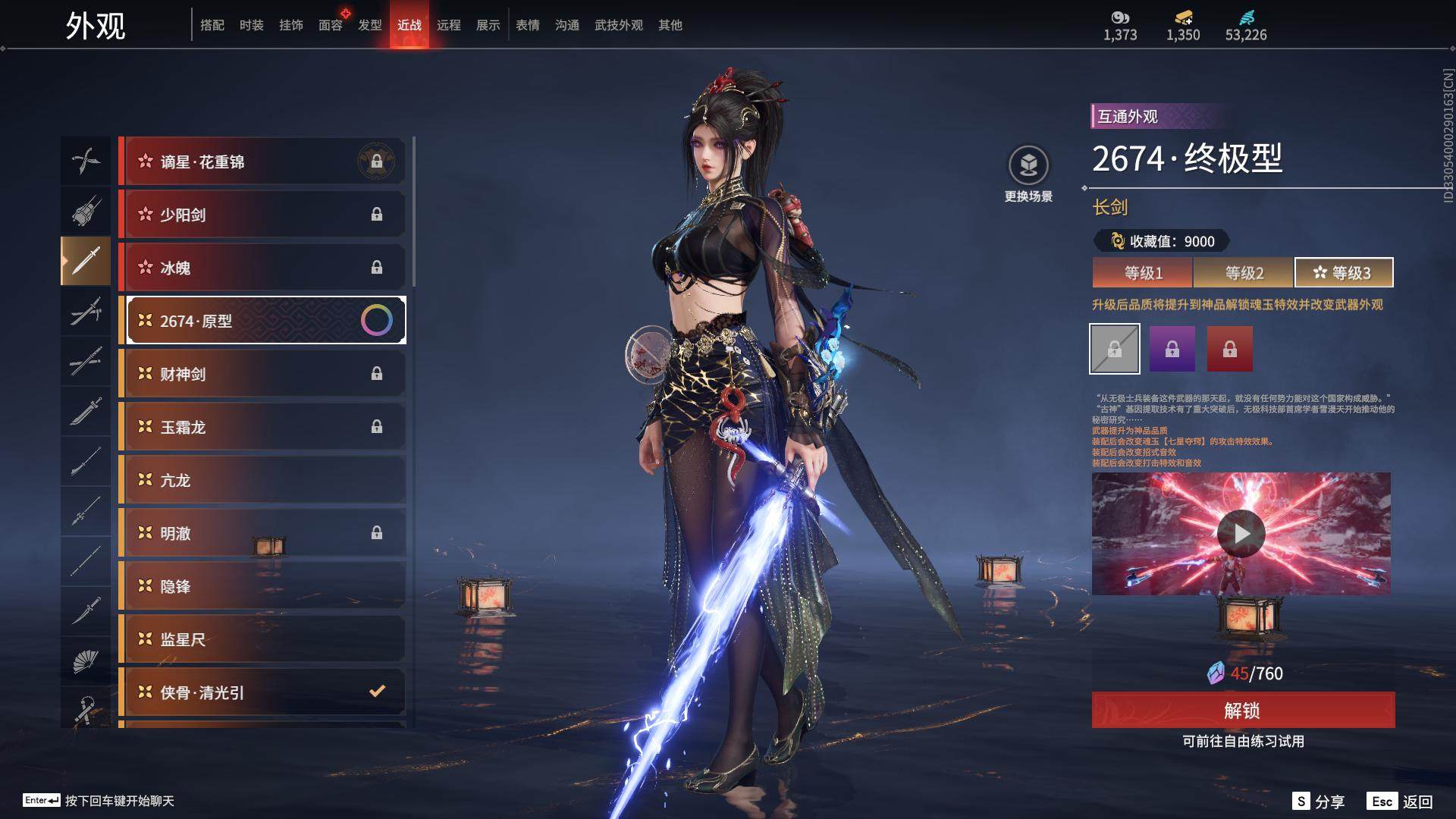Viewport: 1456px width, 819px height.
Task: Pick the locked purple color variant
Action: (1172, 349)
